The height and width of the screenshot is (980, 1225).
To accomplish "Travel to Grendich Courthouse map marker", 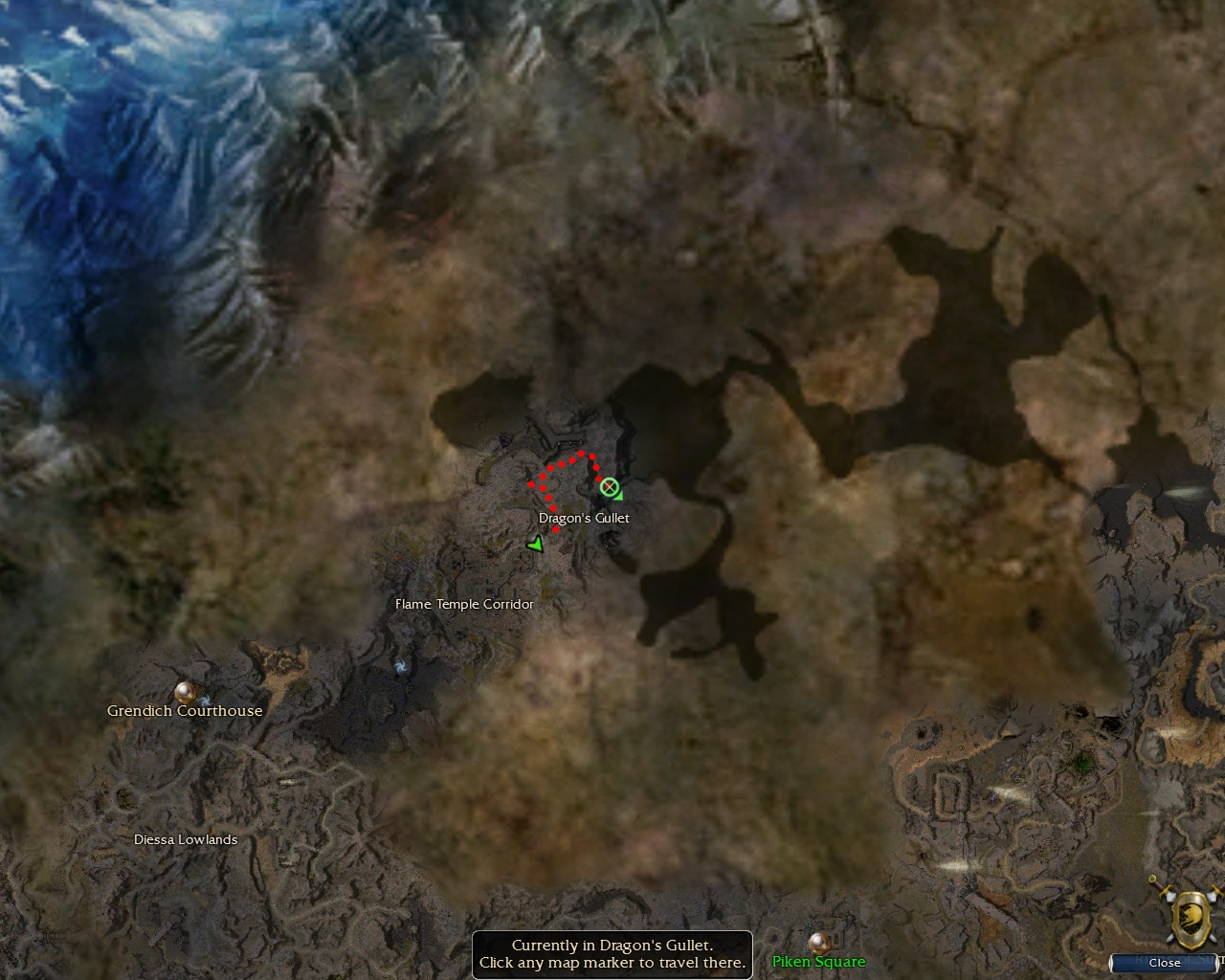I will [186, 691].
